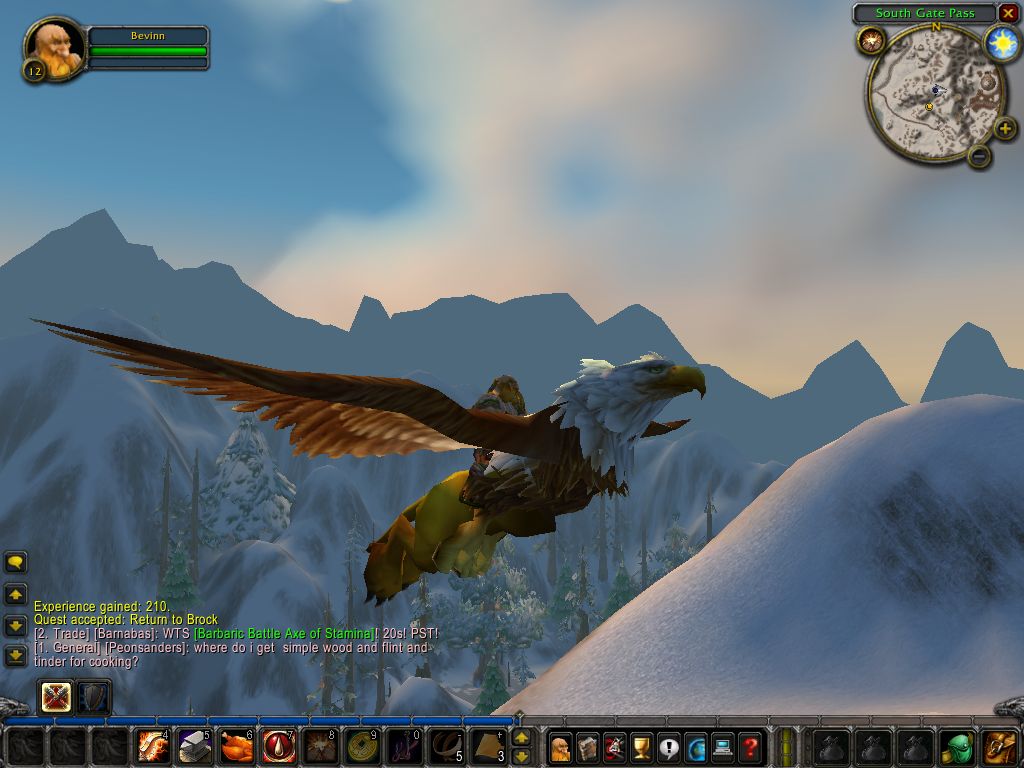Select Bevinn's dwarf portrait
1024x768 pixels.
[54, 46]
